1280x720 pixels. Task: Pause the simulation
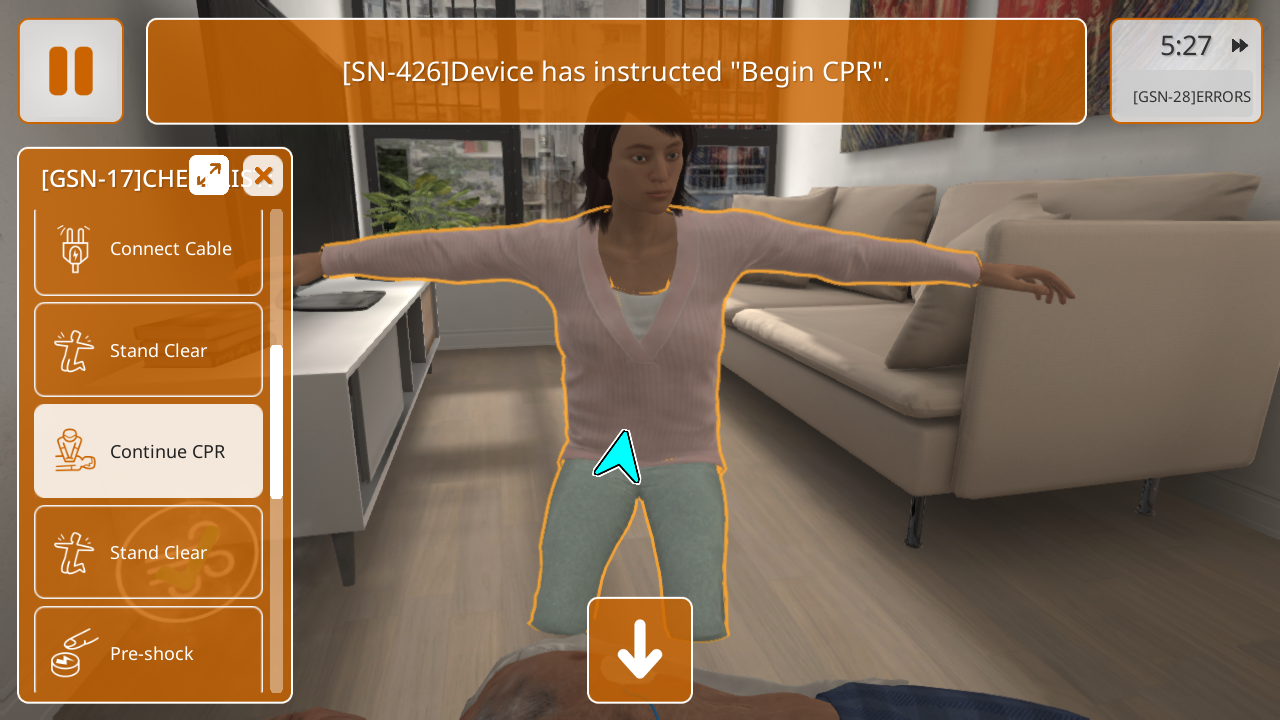pos(71,71)
